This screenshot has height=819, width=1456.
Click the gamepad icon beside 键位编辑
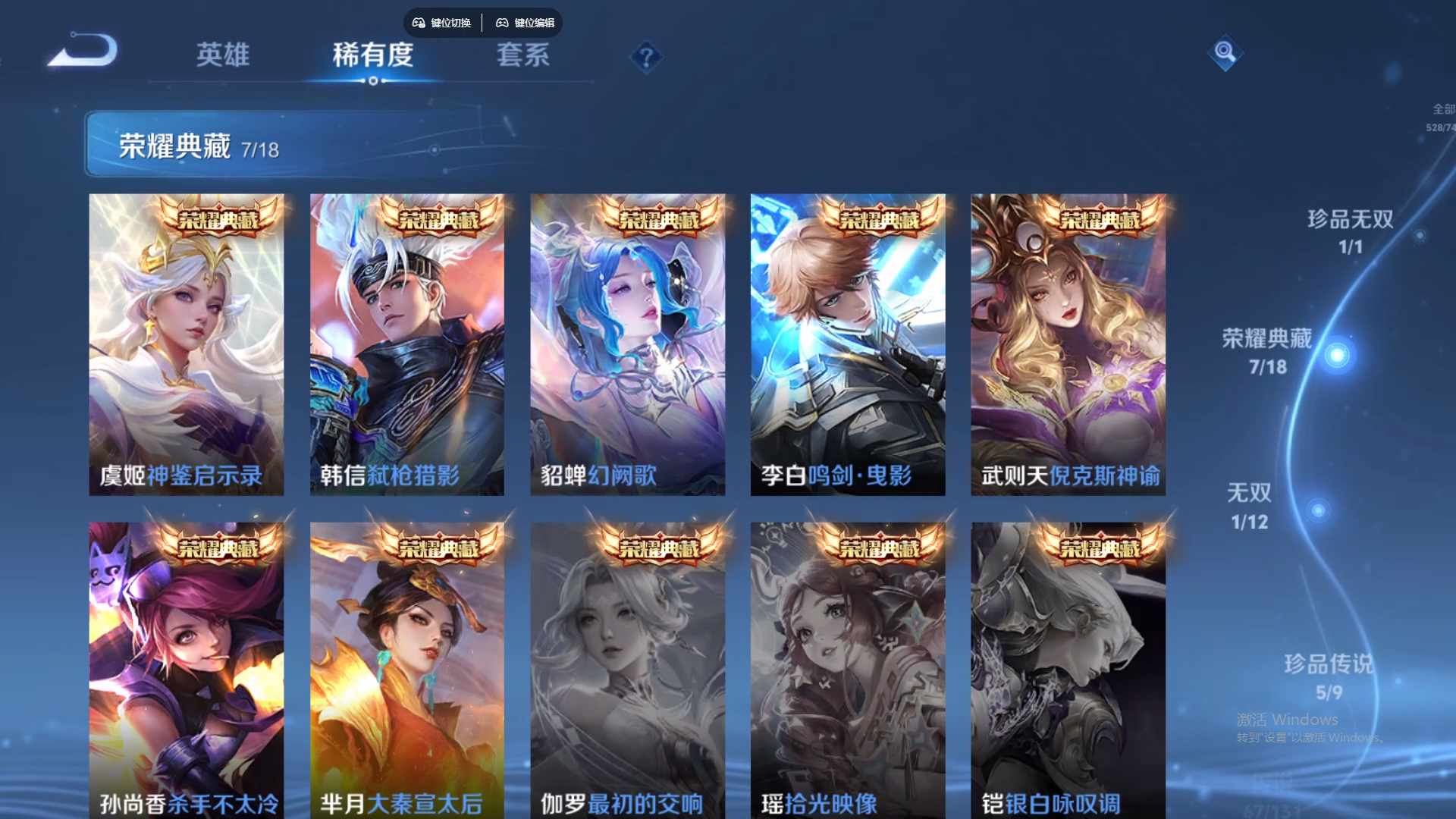502,23
